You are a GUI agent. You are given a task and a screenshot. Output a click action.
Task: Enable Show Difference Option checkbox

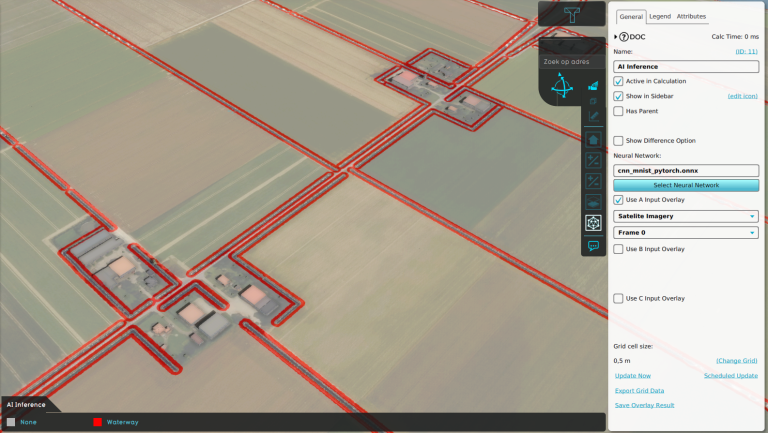[618, 141]
